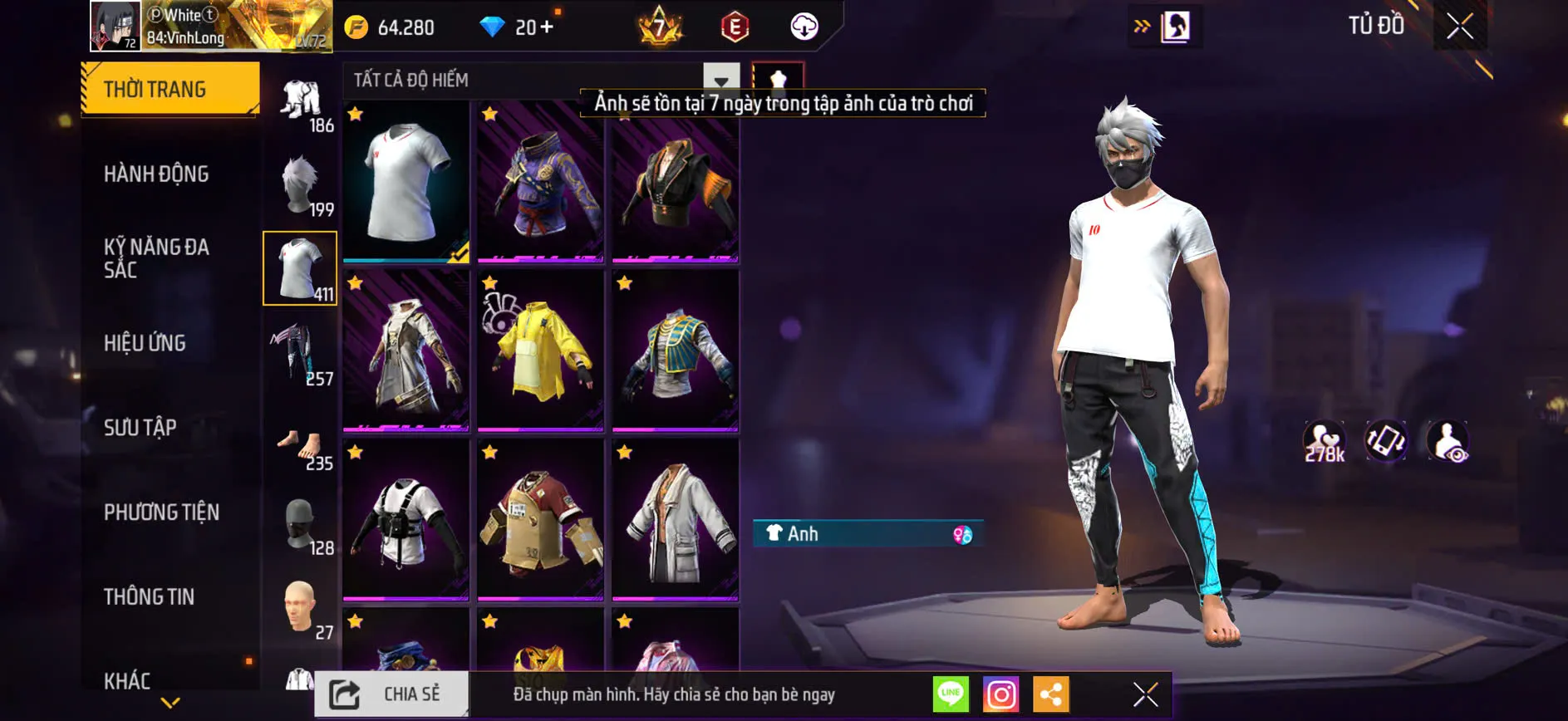Select the mask category showing 128 items

(301, 523)
